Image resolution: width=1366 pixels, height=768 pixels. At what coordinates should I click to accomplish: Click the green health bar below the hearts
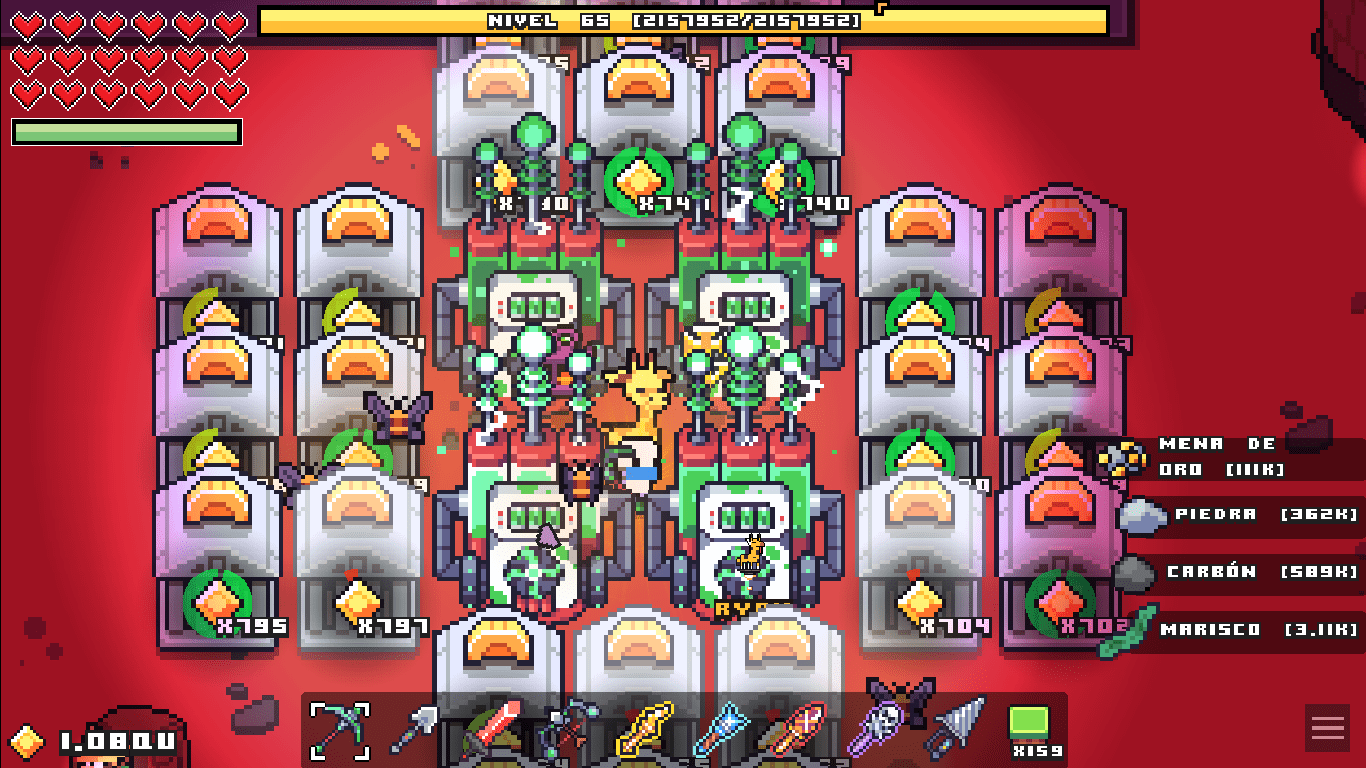[x=125, y=129]
